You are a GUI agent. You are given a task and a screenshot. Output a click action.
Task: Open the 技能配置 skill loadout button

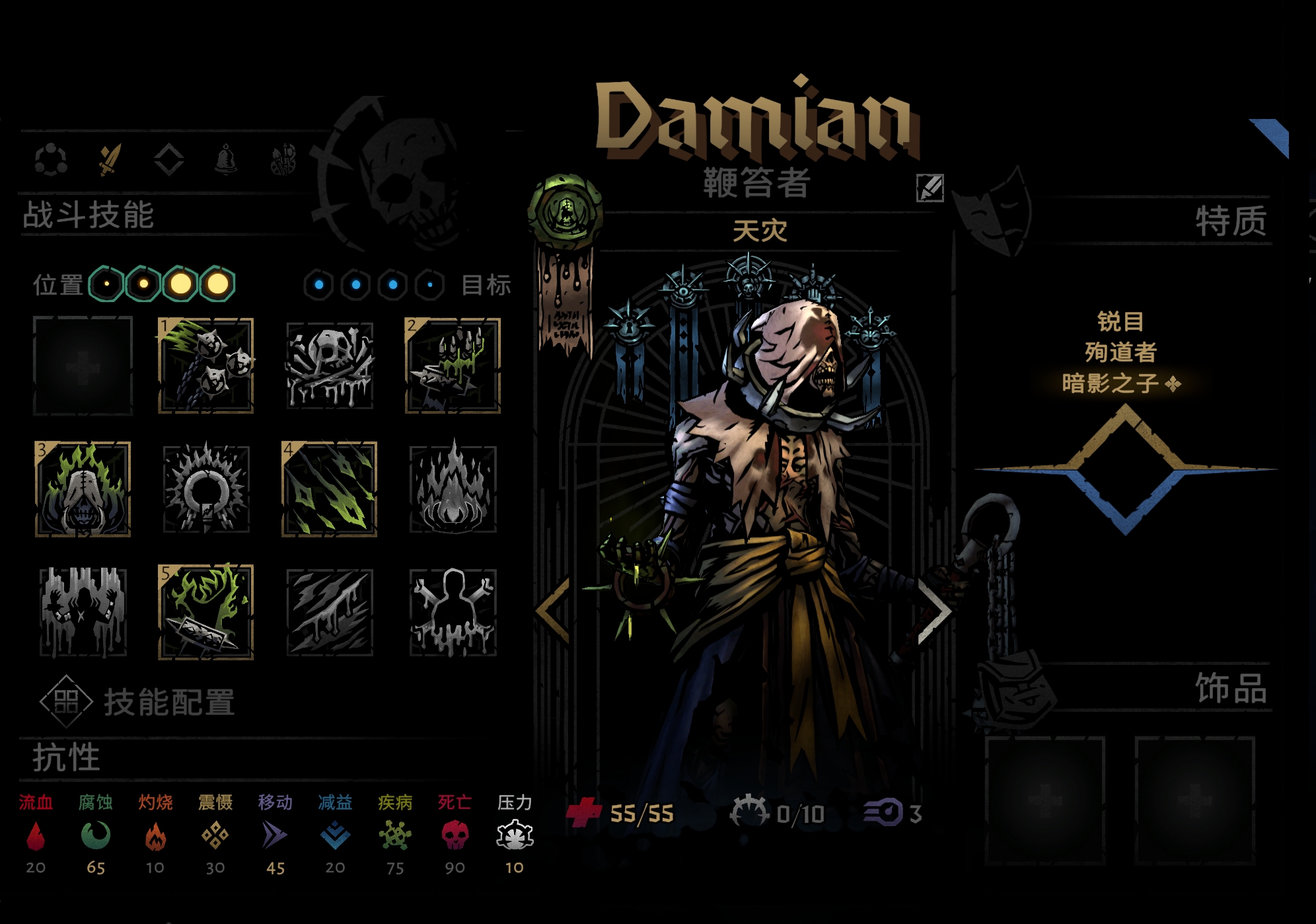click(137, 701)
